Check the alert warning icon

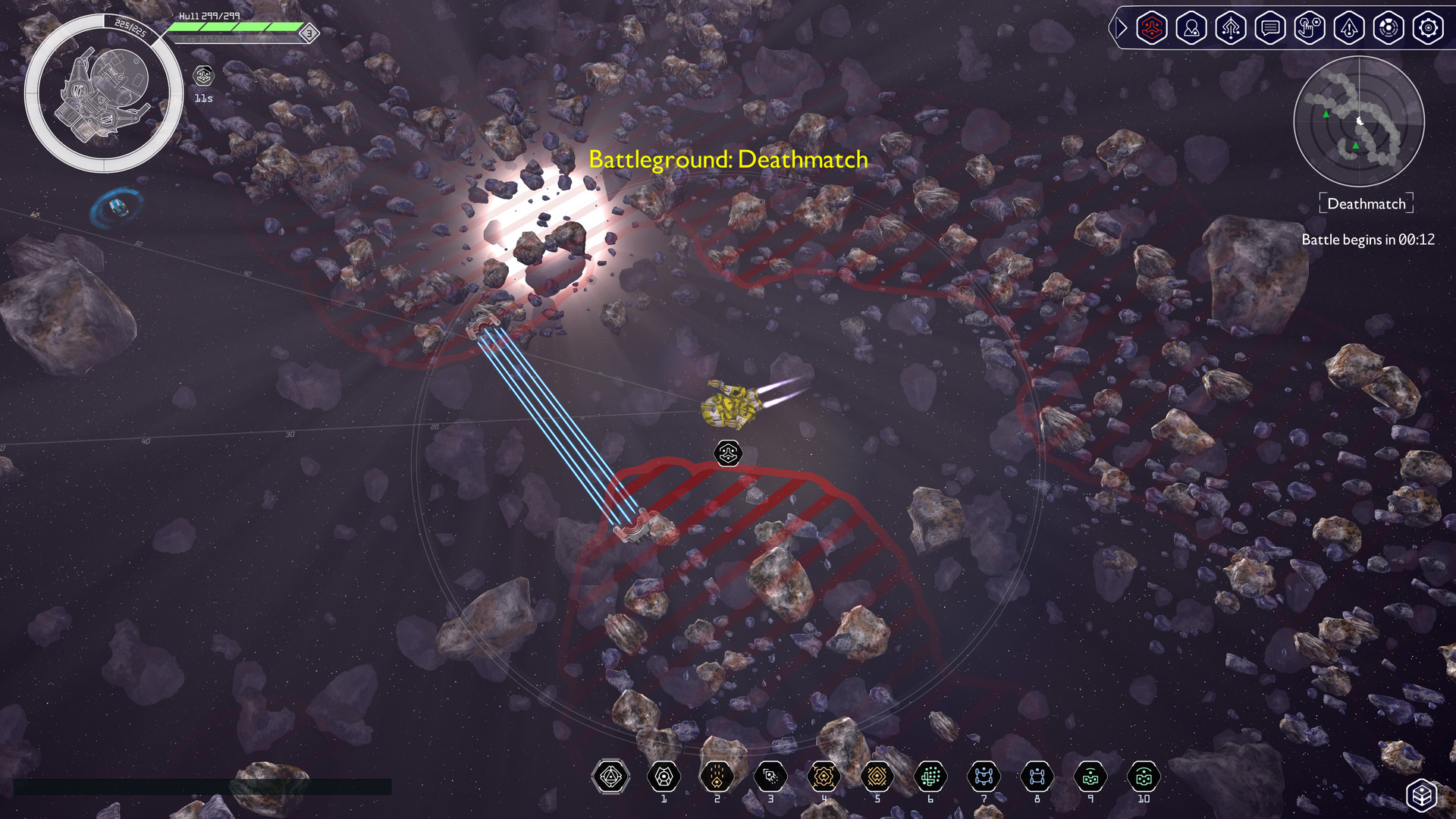coord(1349,28)
